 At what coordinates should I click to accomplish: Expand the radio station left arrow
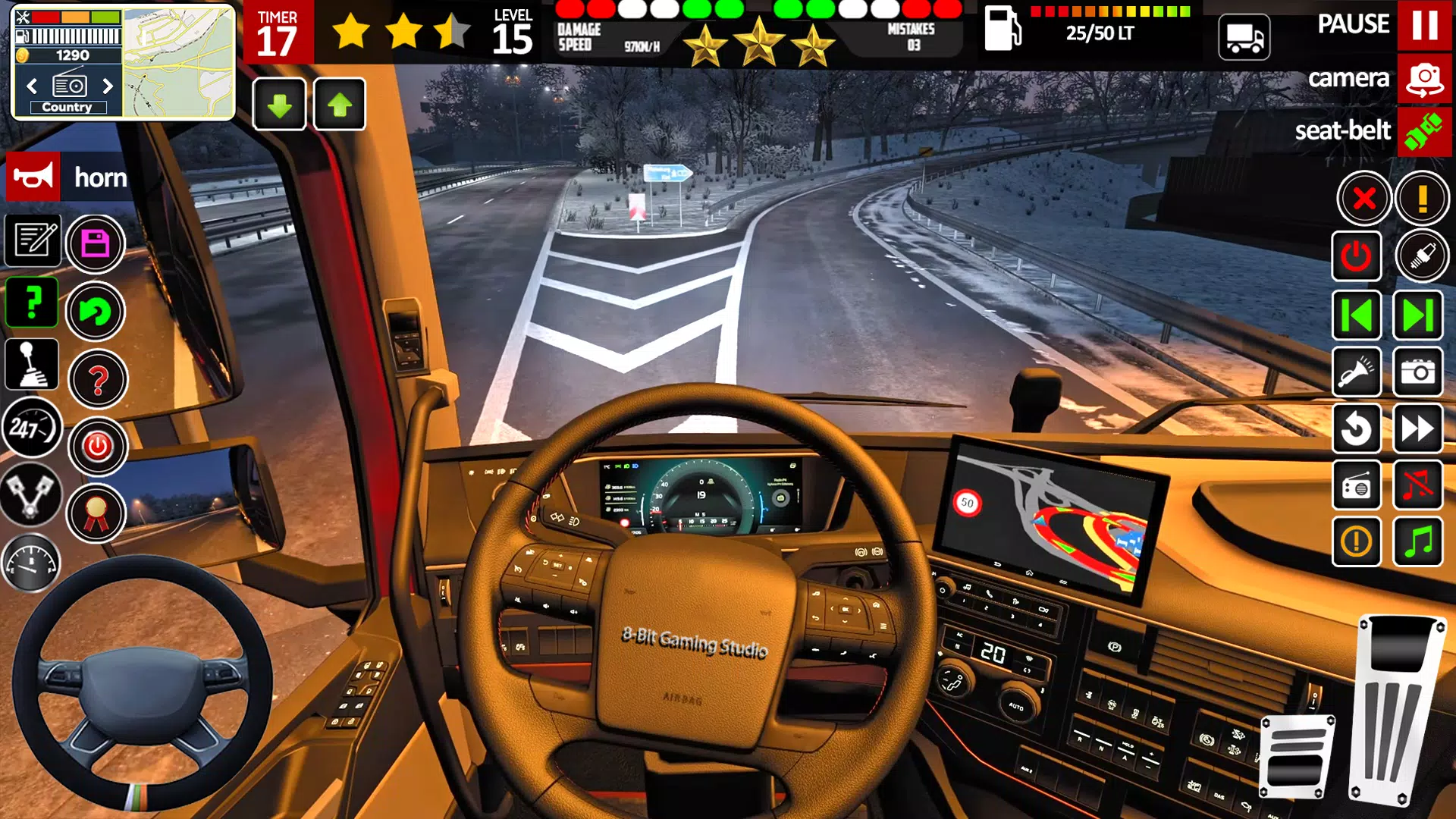point(31,86)
